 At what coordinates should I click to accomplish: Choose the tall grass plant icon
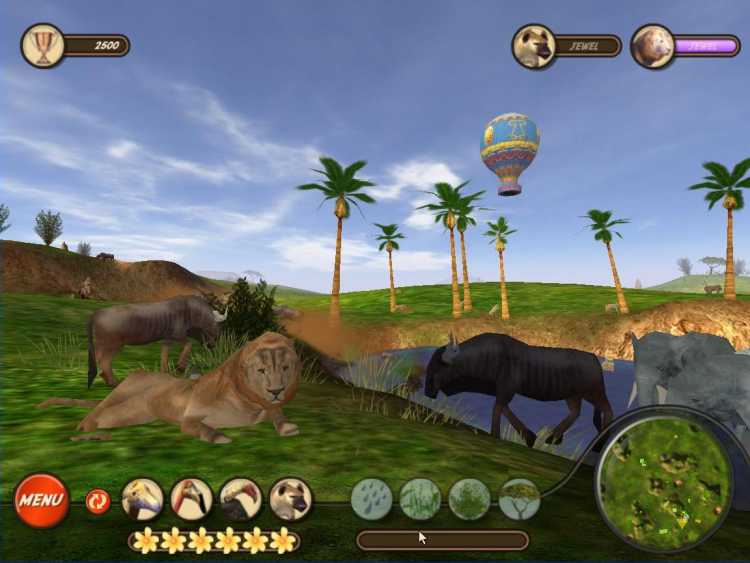coord(421,499)
